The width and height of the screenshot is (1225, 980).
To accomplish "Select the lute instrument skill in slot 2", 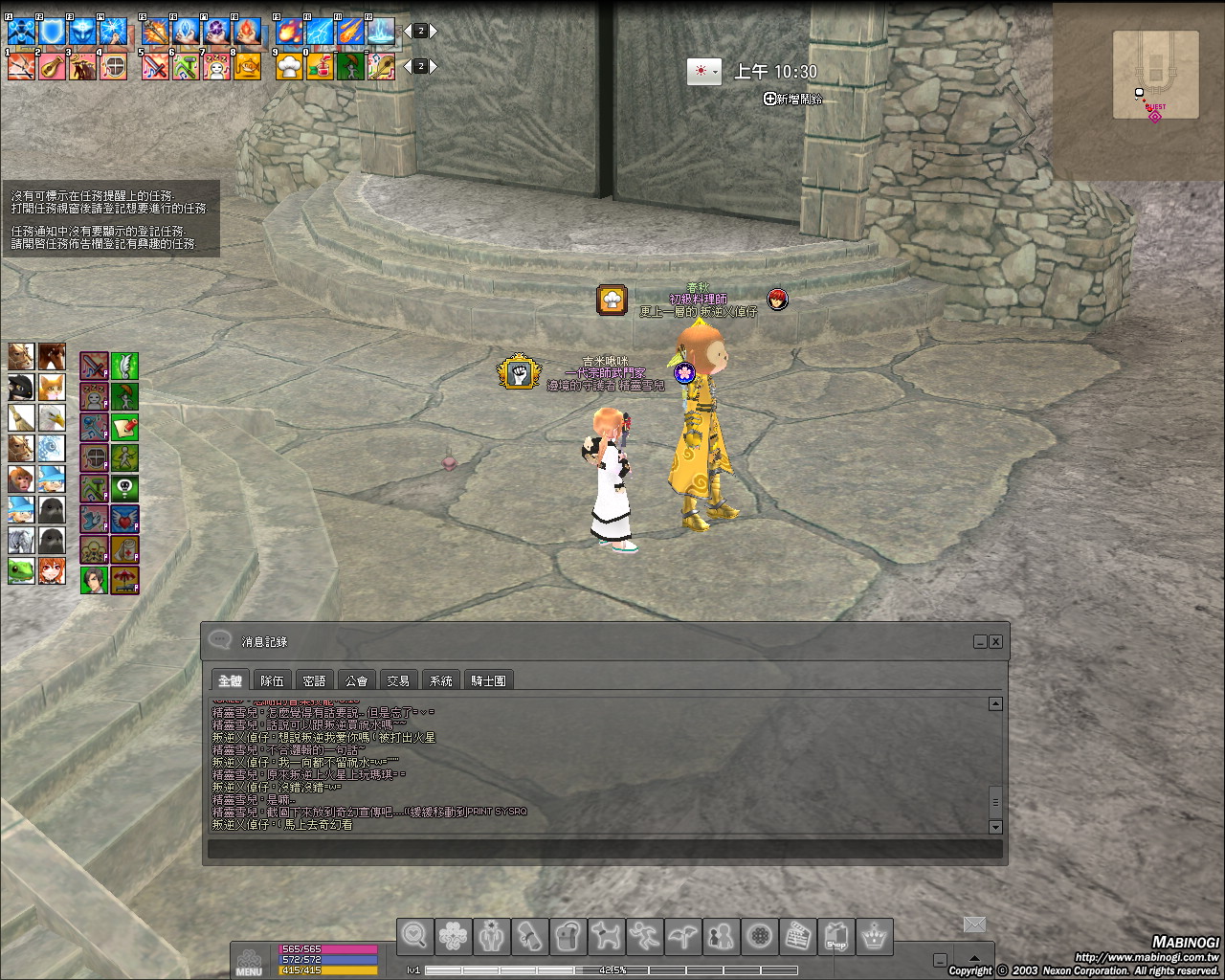I will coord(52,66).
